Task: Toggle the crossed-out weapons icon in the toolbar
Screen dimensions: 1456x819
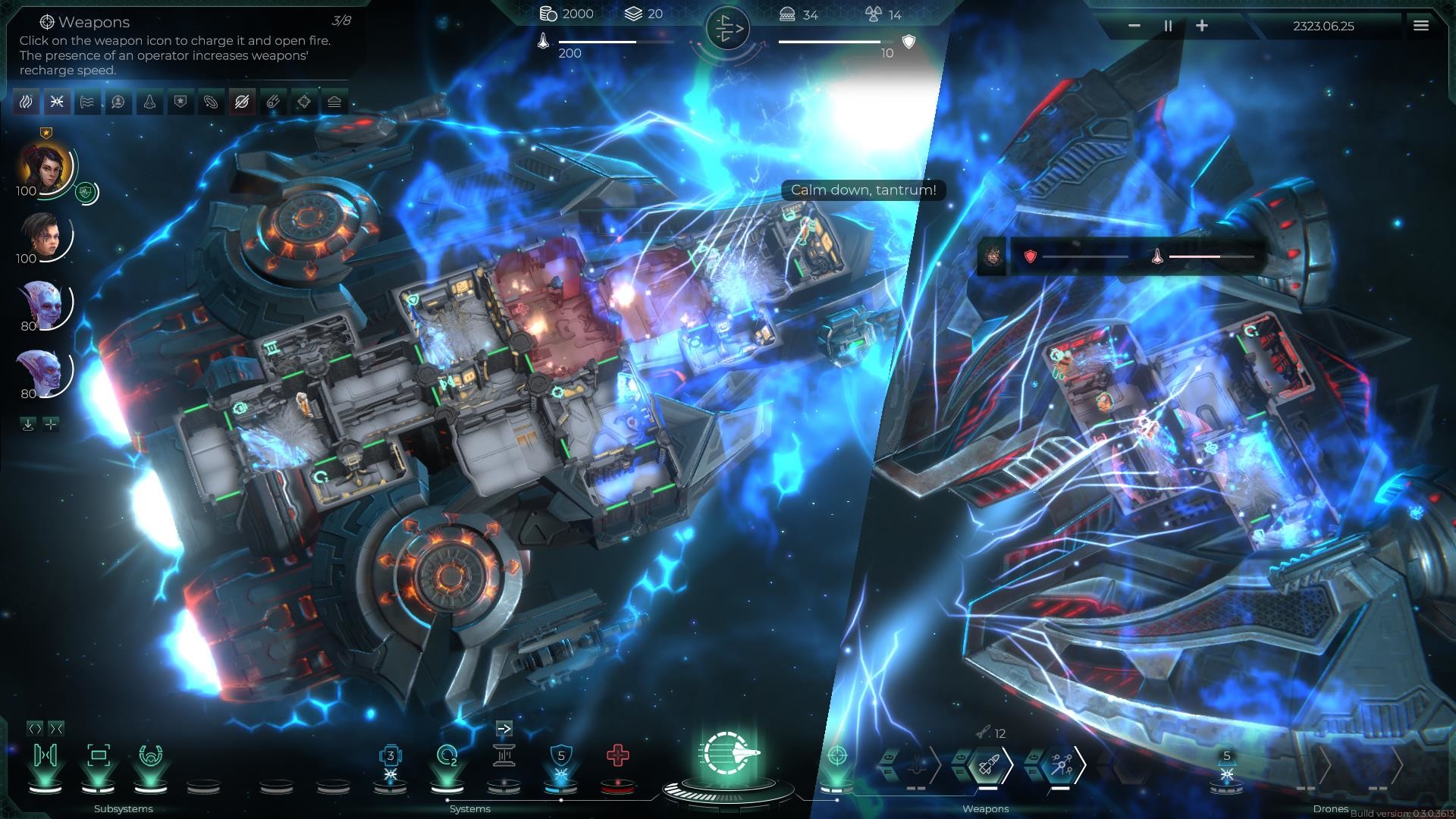Action: pyautogui.click(x=241, y=101)
